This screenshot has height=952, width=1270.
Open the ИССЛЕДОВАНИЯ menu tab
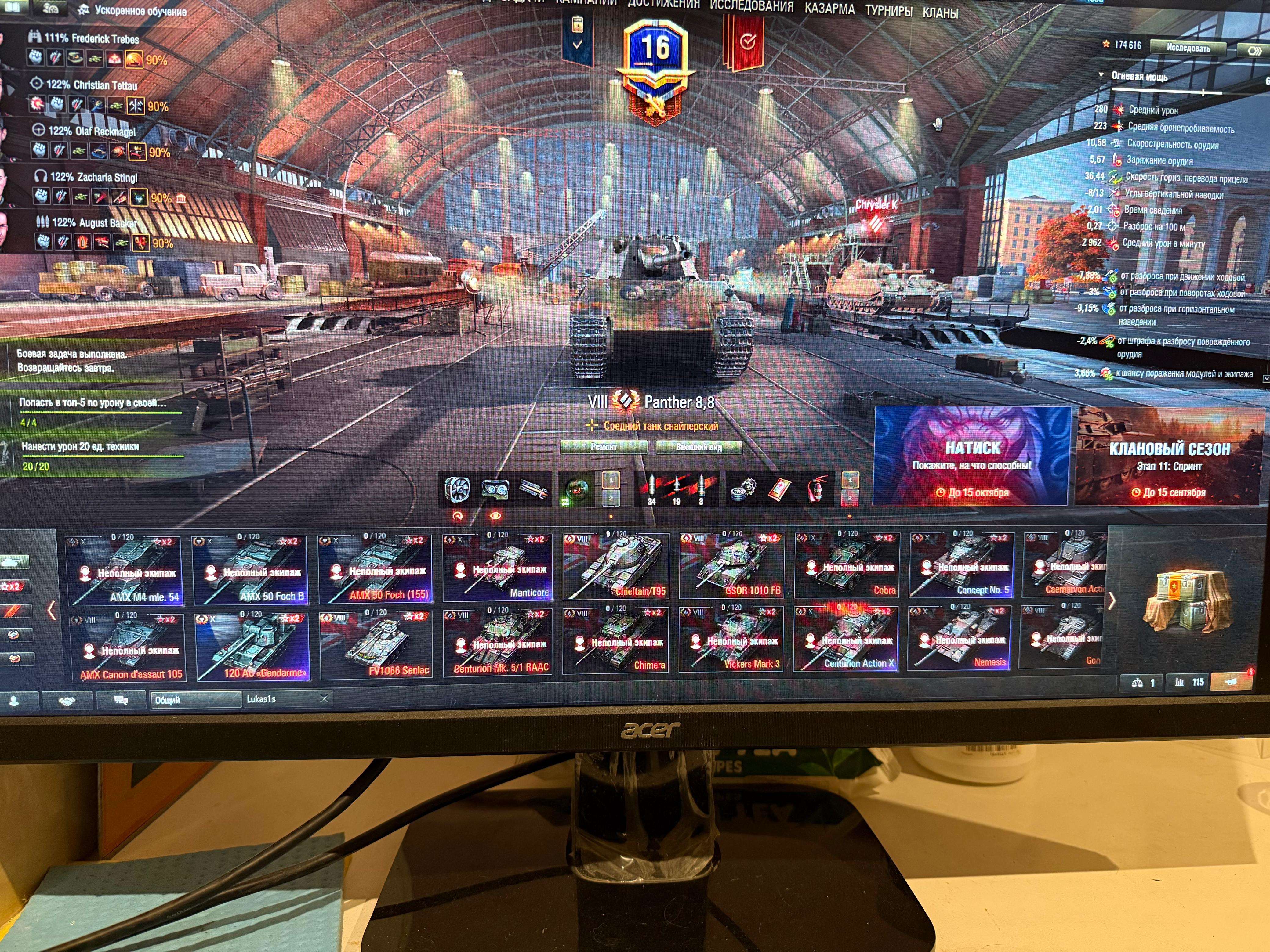click(751, 7)
